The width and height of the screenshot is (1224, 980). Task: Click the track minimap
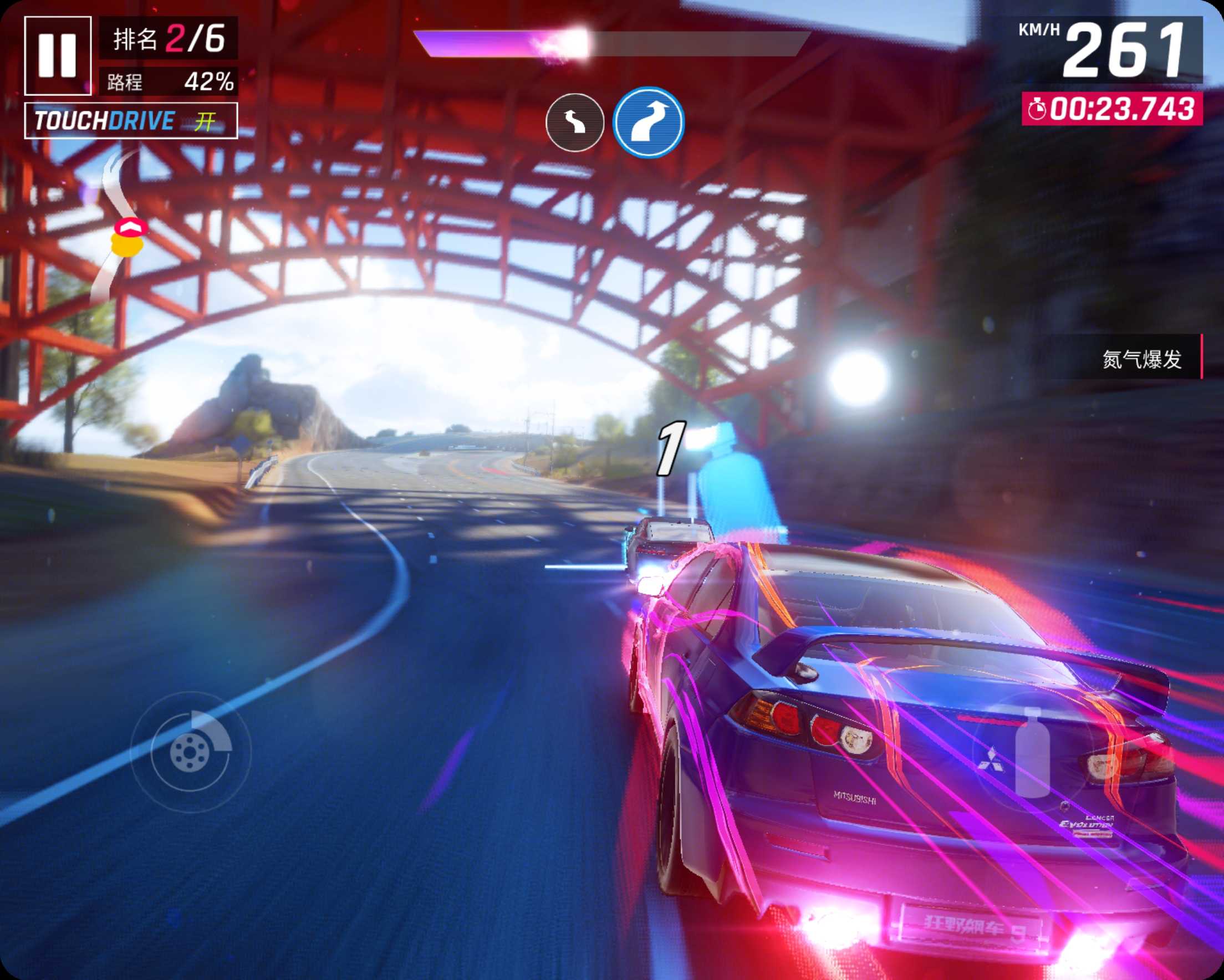120,227
